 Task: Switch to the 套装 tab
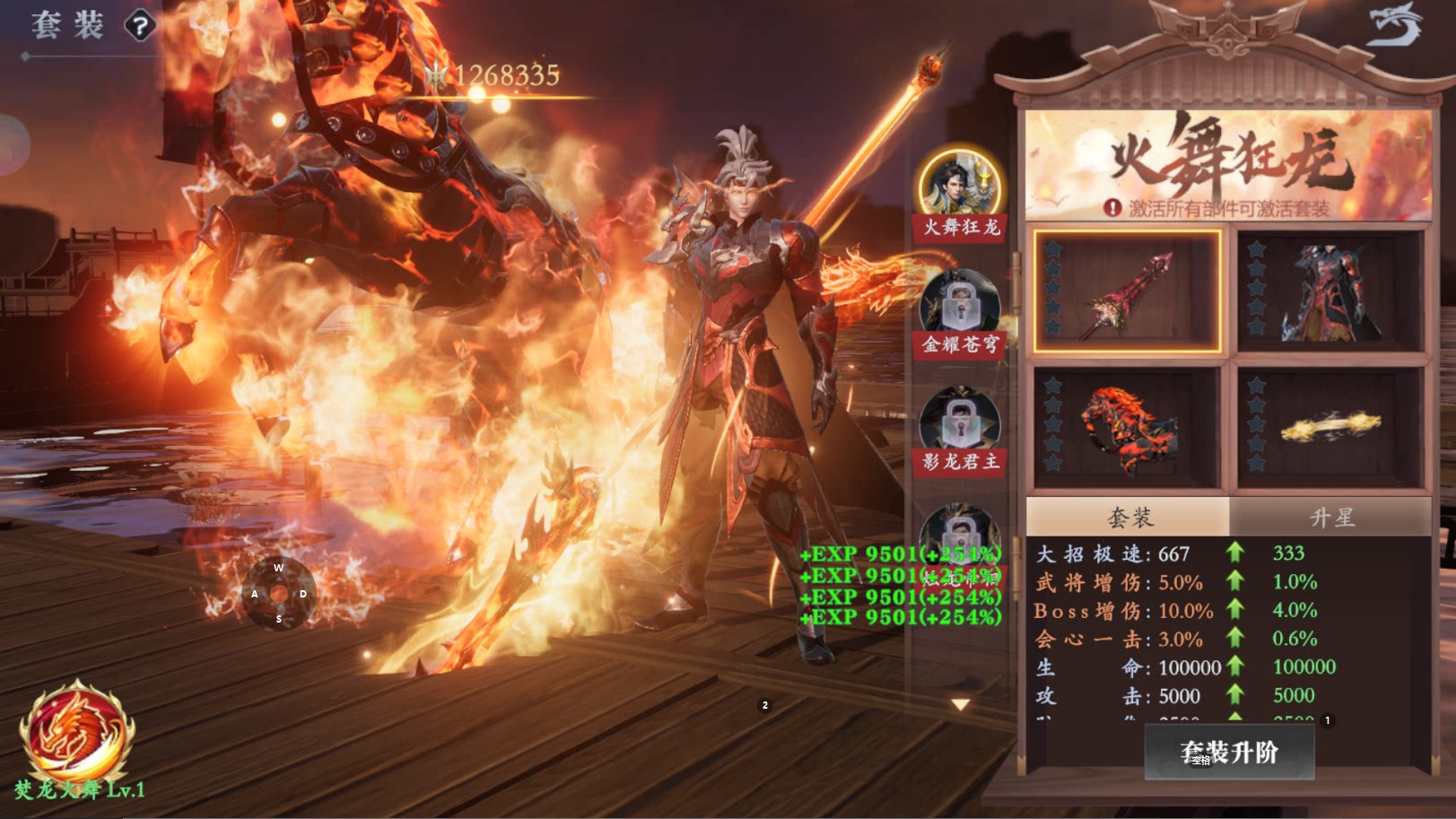1129,517
